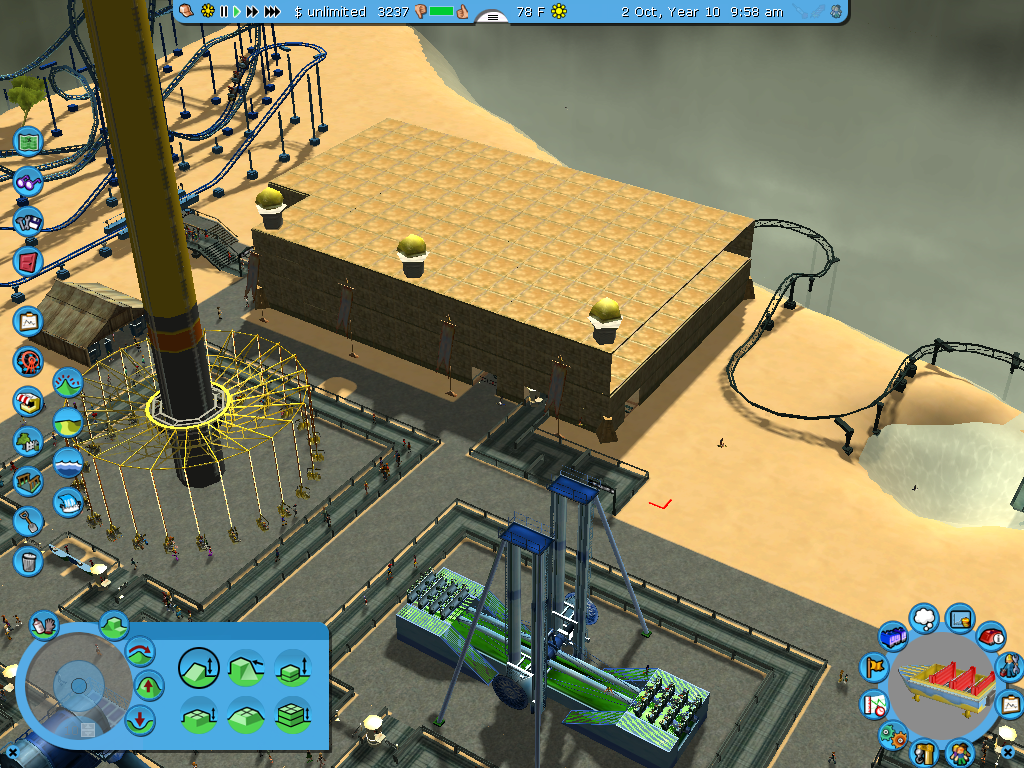Pause the game from the top bar

point(224,12)
